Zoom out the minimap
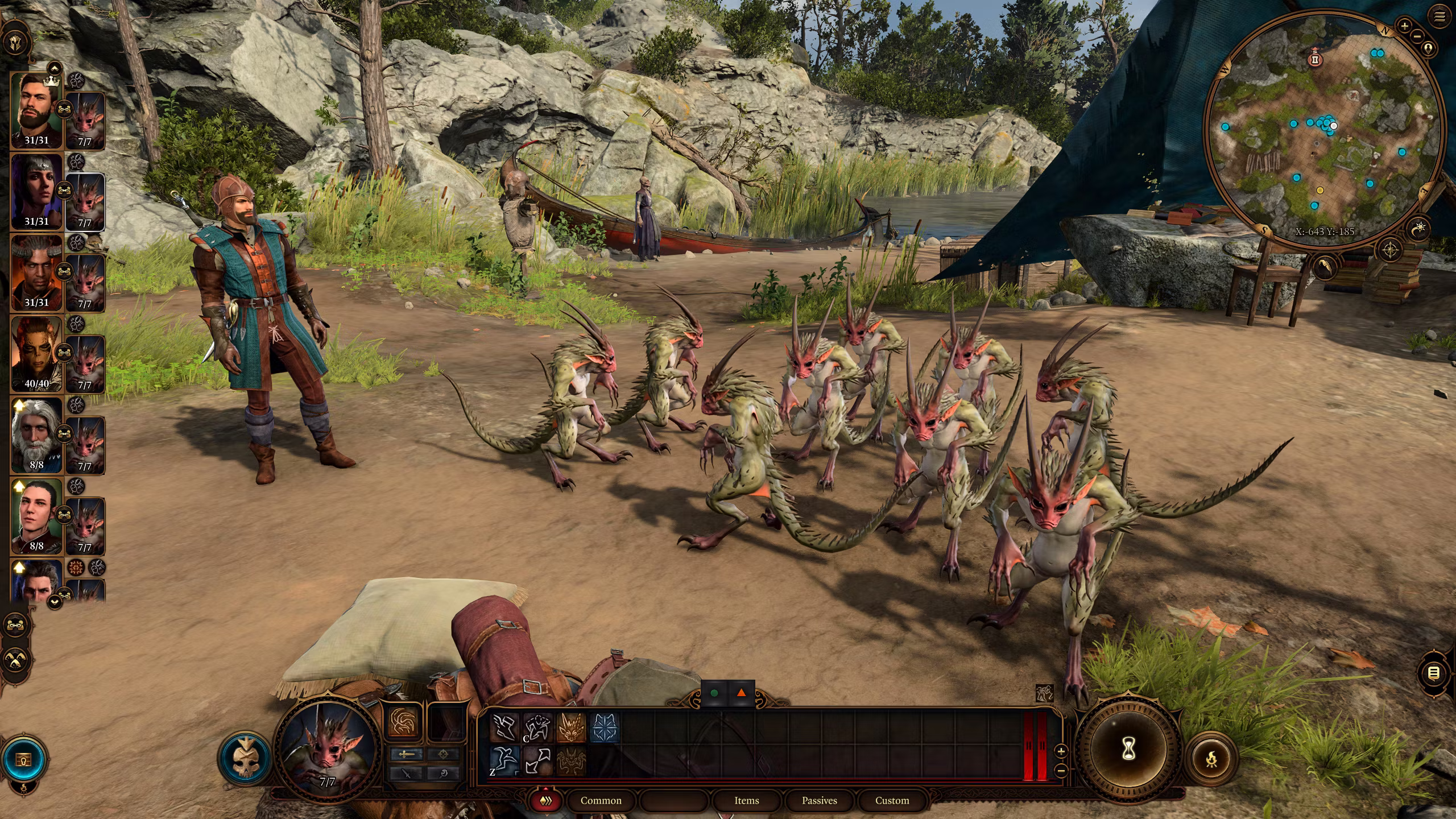Viewport: 1456px width, 819px height. point(1417,36)
